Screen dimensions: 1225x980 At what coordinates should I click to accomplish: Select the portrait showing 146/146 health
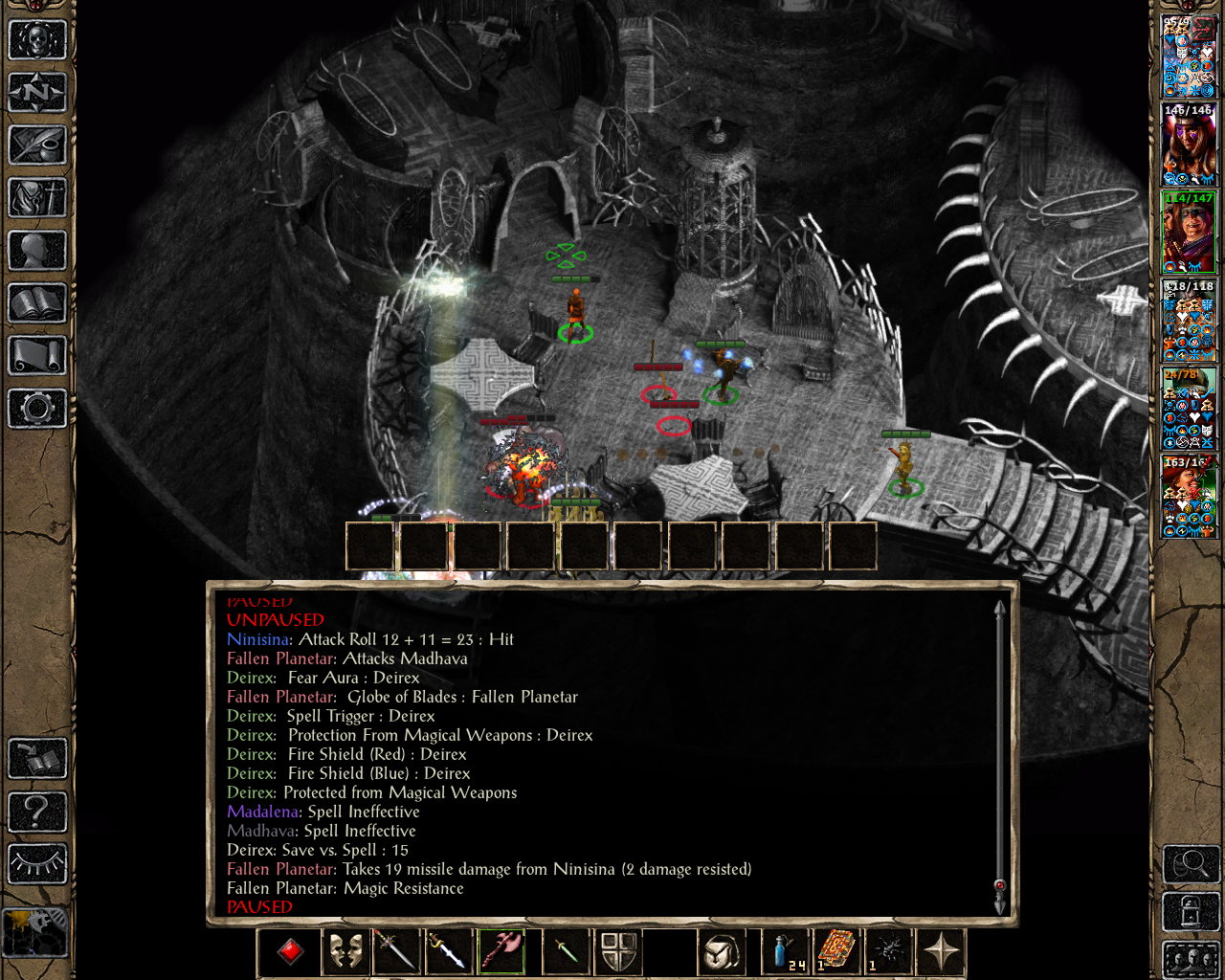[x=1189, y=144]
